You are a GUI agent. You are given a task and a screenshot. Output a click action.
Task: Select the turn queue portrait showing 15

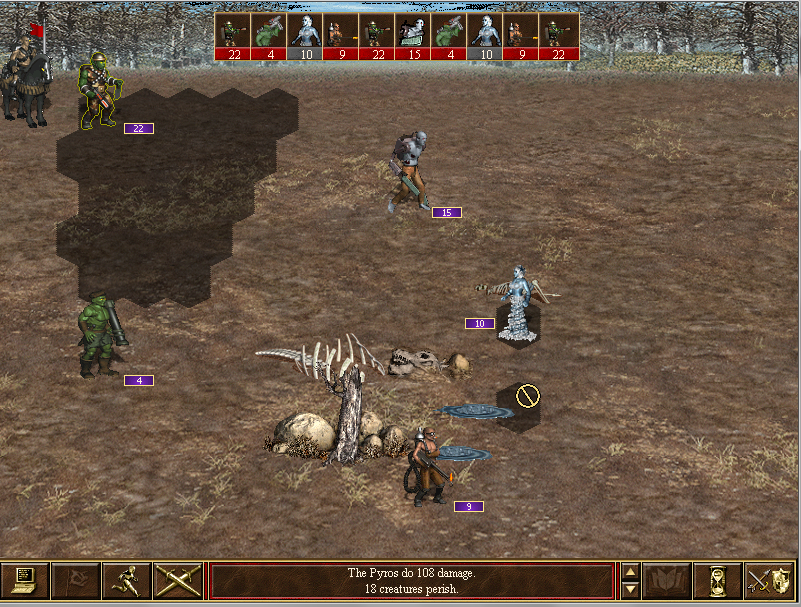coord(413,37)
